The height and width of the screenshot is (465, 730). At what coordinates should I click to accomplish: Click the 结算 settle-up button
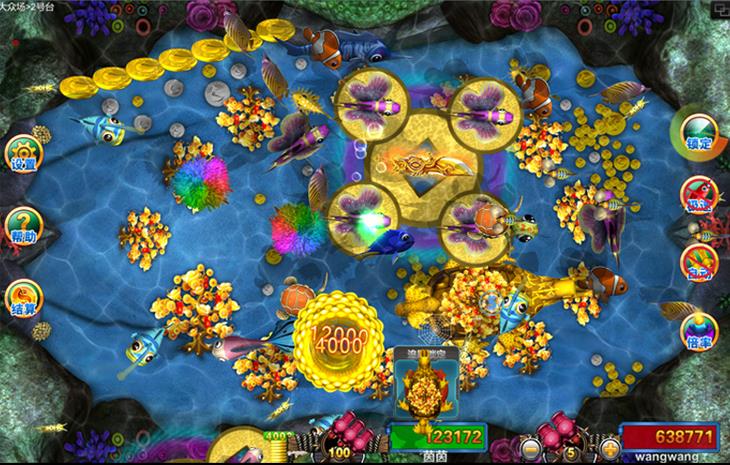[22, 297]
